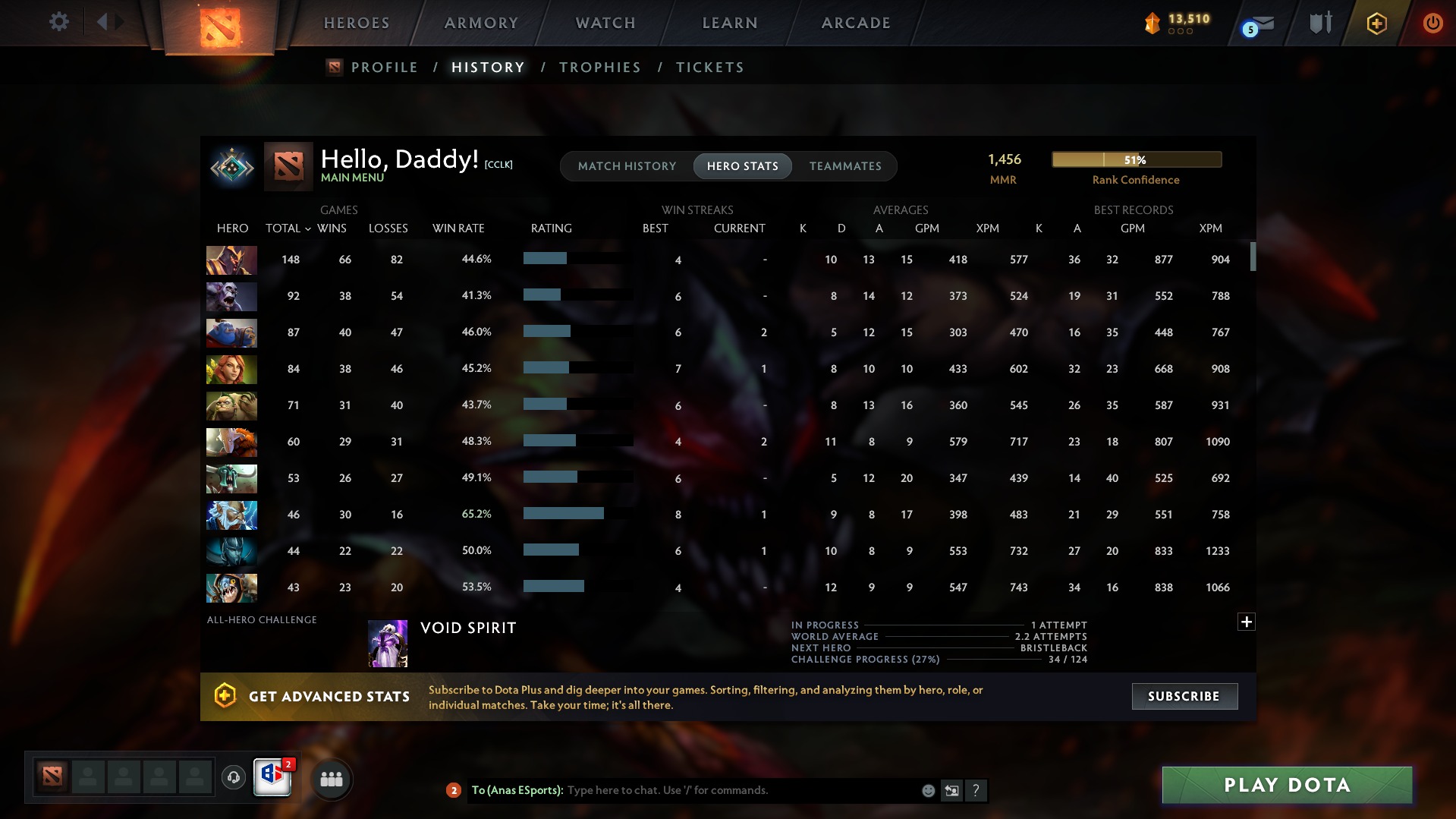Viewport: 1456px width, 819px height.
Task: Select the HERO STATS segment
Action: click(x=742, y=166)
